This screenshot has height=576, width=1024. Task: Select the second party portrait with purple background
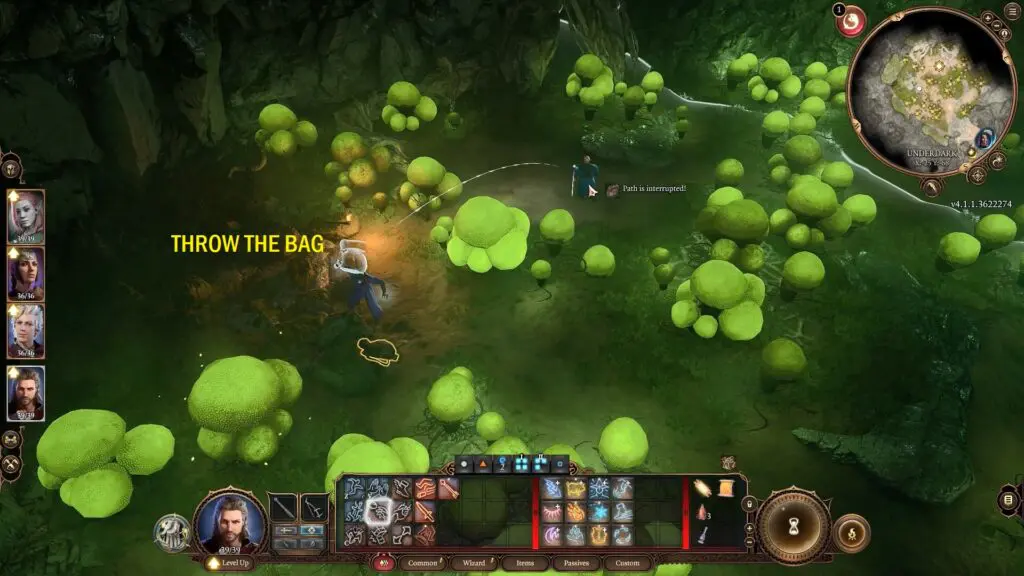click(x=26, y=274)
